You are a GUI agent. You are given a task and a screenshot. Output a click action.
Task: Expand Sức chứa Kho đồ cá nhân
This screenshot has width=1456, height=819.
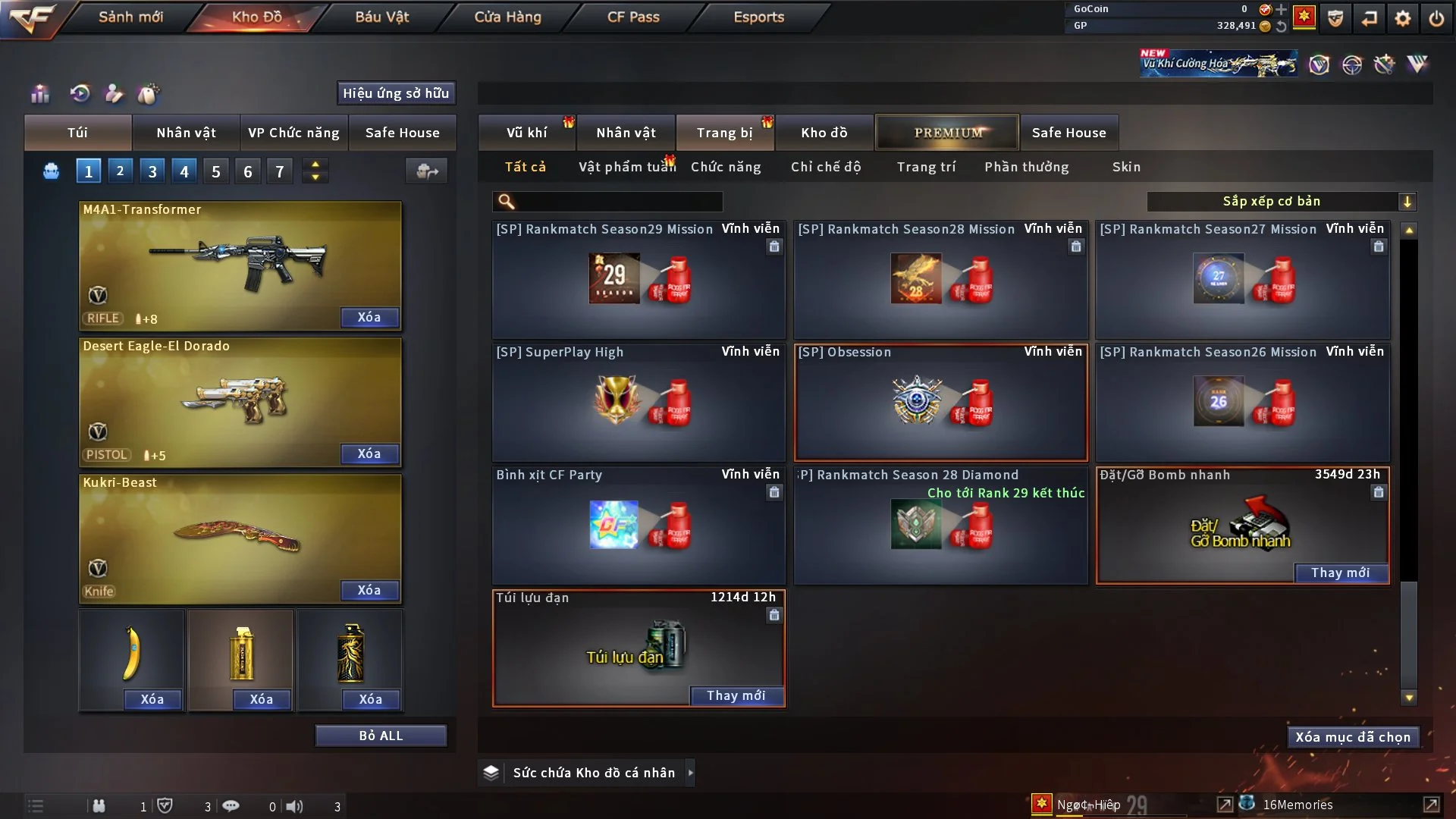coord(690,773)
